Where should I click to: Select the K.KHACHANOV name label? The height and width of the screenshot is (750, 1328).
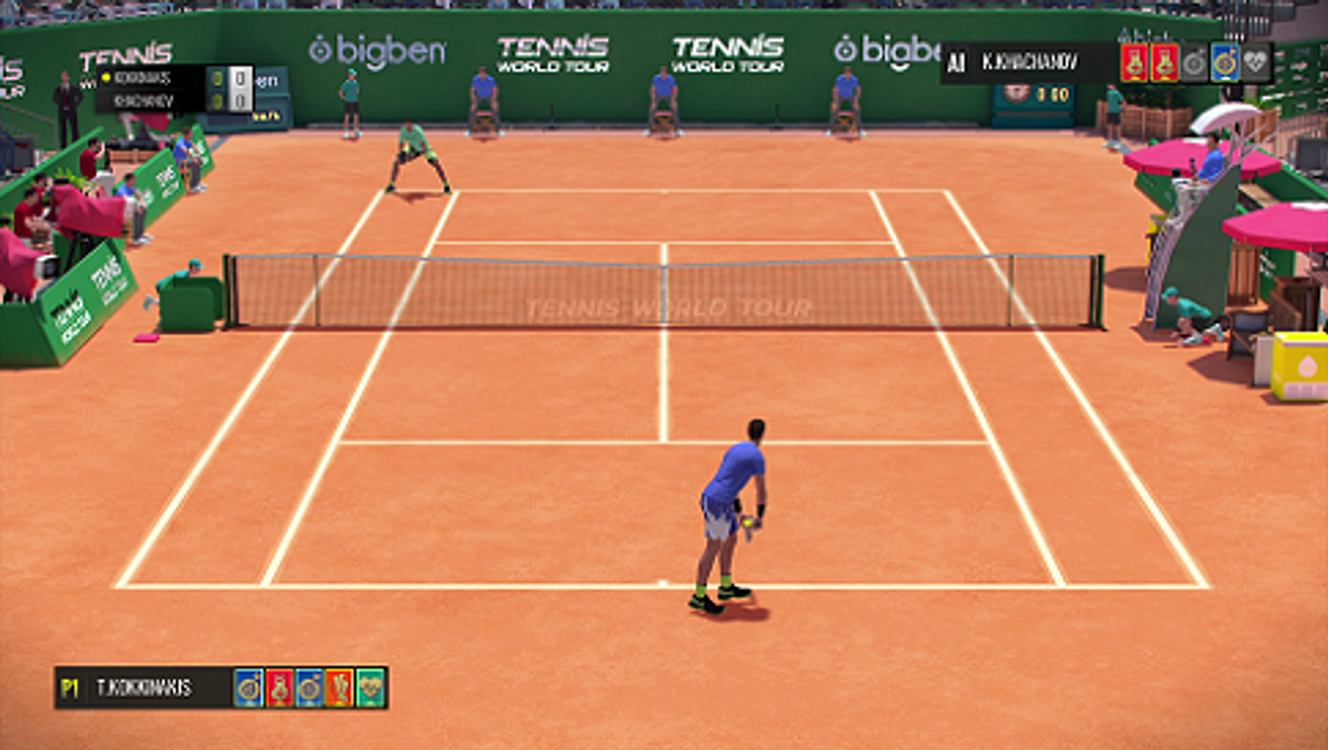[1030, 62]
